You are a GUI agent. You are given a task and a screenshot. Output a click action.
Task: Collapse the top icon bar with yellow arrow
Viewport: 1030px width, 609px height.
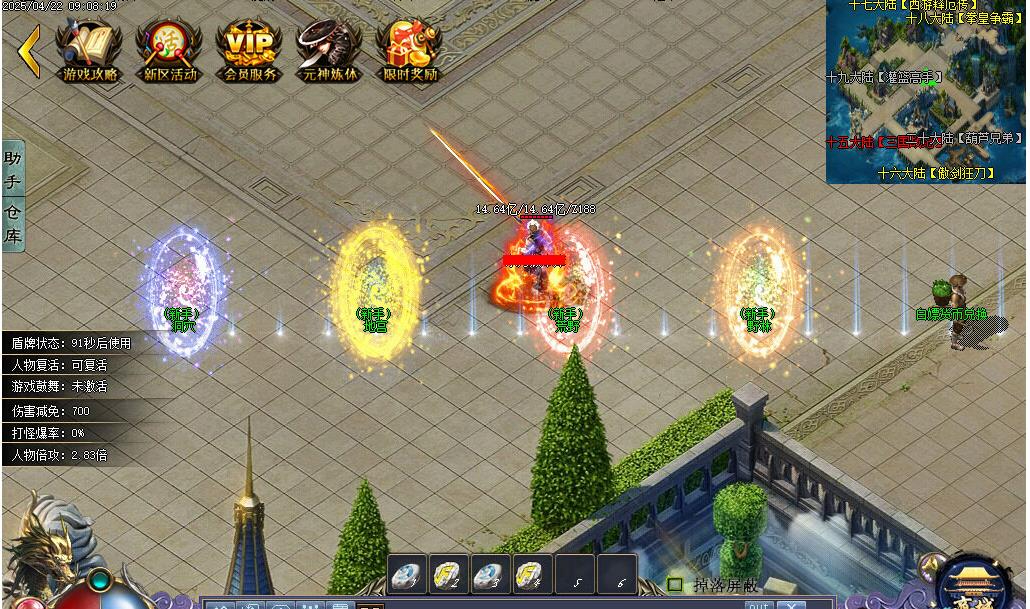28,51
